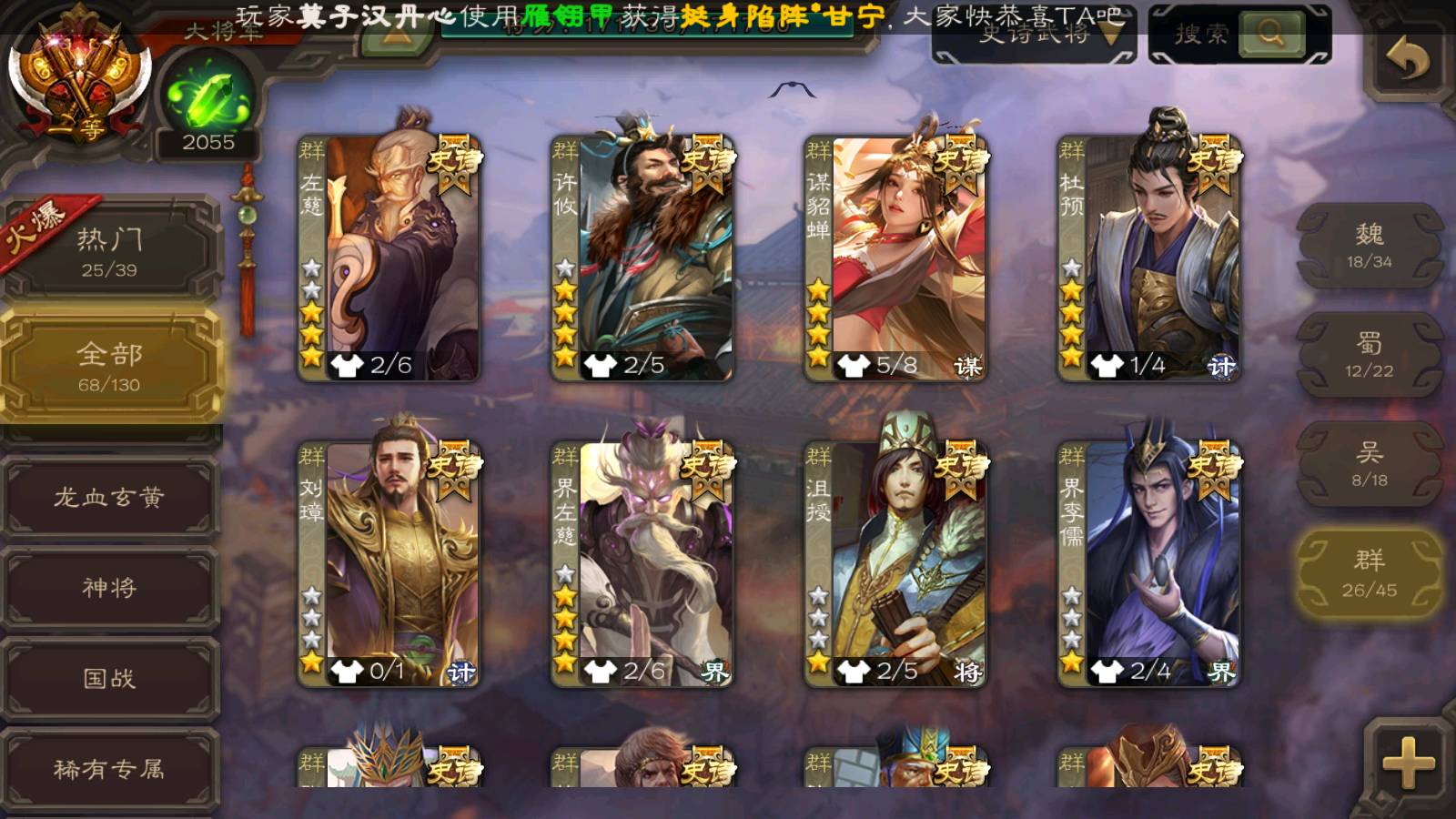This screenshot has height=819, width=1456.
Task: Select the 热门 category tab
Action: (109, 250)
